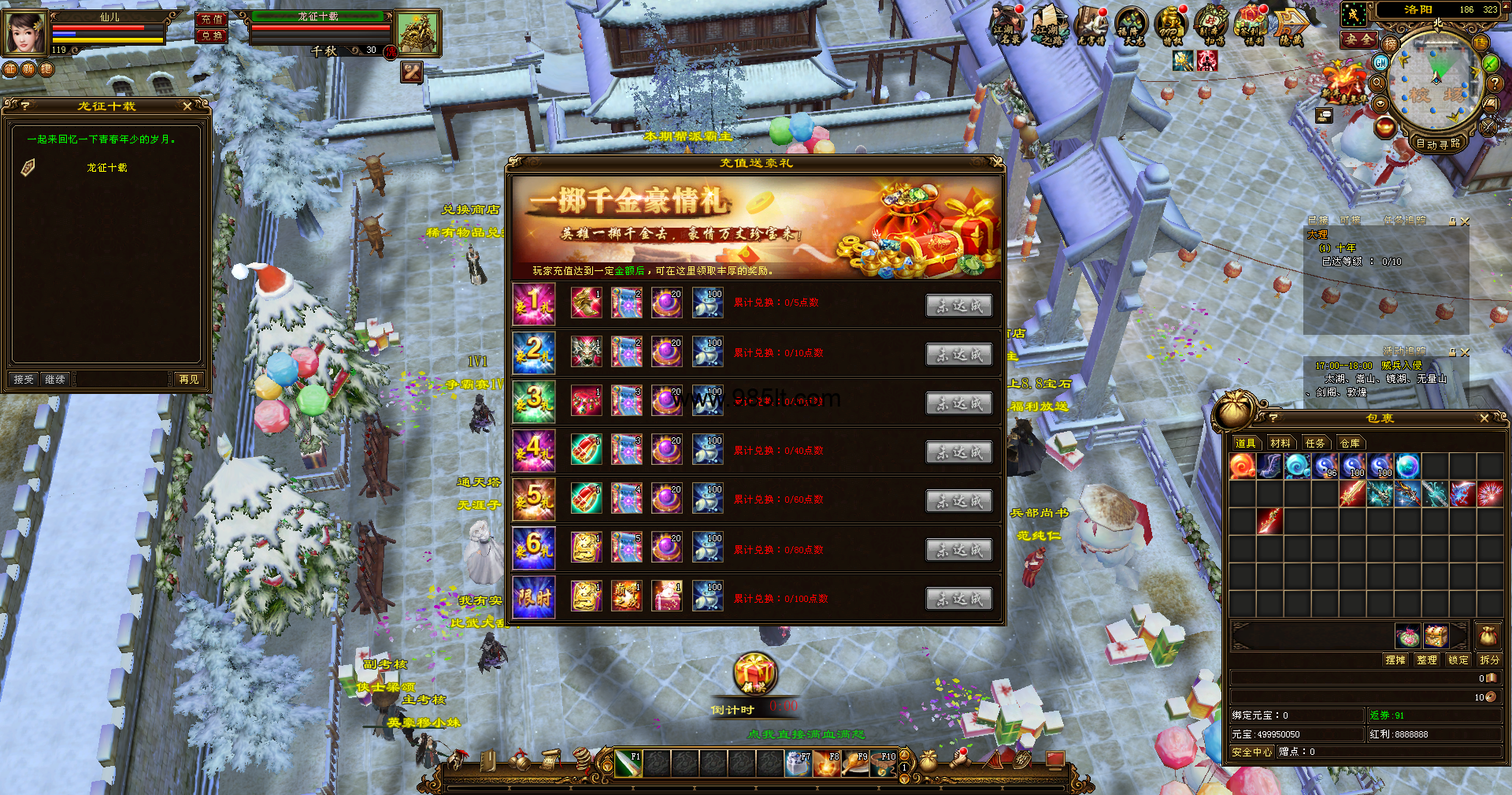Image resolution: width=1512 pixels, height=795 pixels.
Task: Click the 再见 goodbye button
Action: pos(189,379)
